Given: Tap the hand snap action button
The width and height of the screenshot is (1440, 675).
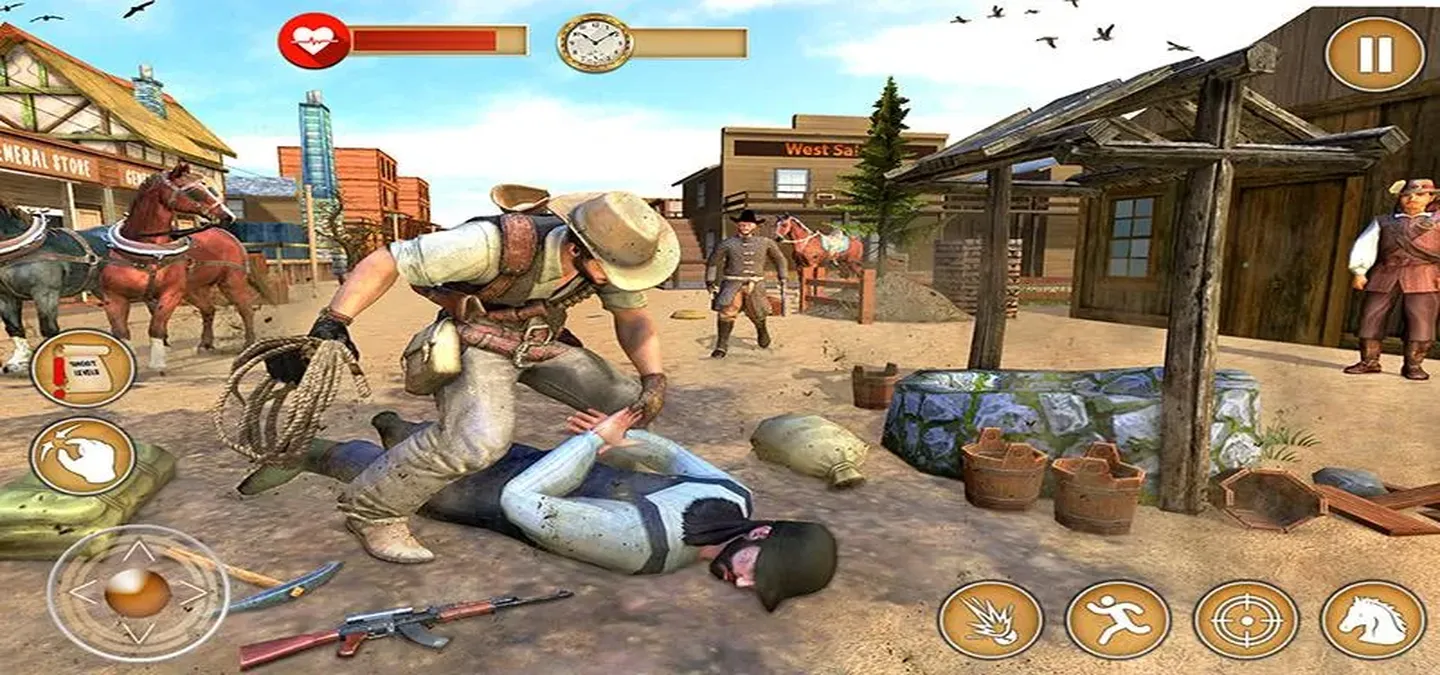Looking at the screenshot, I should click(x=83, y=457).
